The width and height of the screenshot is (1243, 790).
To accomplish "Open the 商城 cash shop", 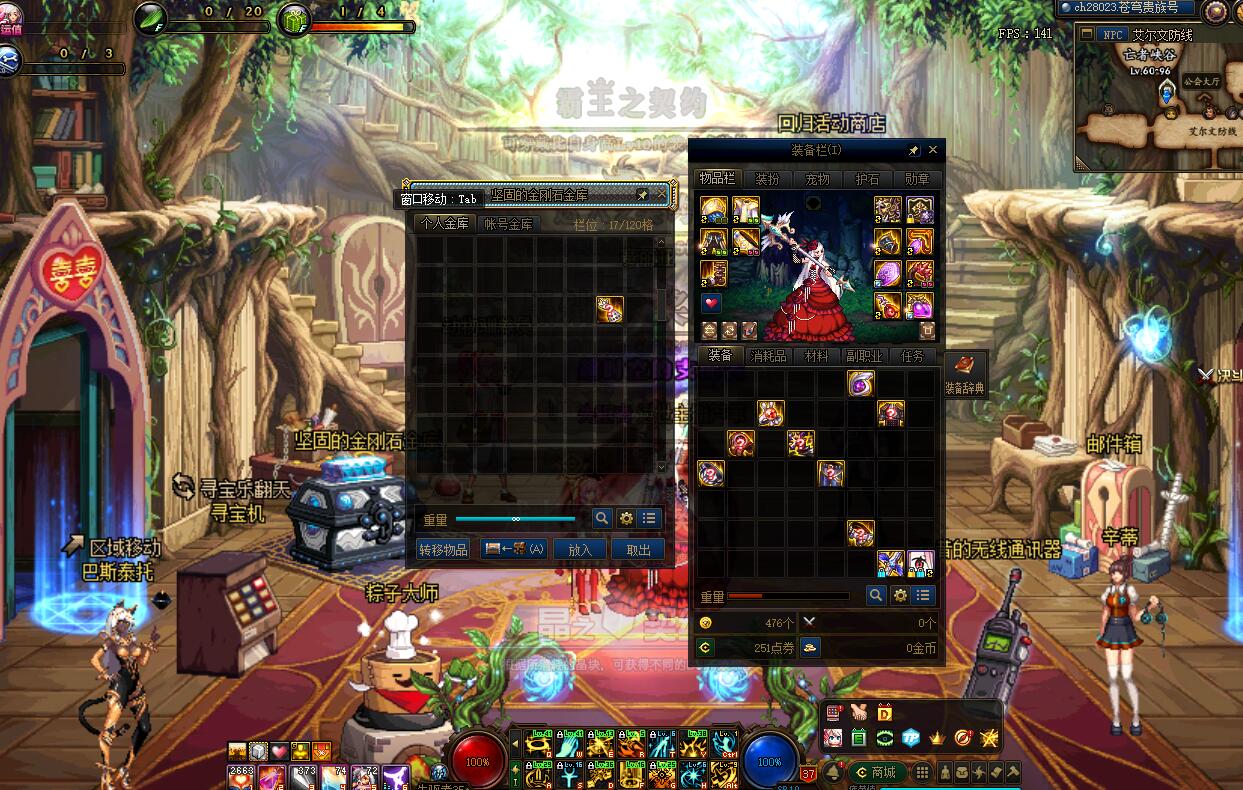I will click(x=876, y=772).
